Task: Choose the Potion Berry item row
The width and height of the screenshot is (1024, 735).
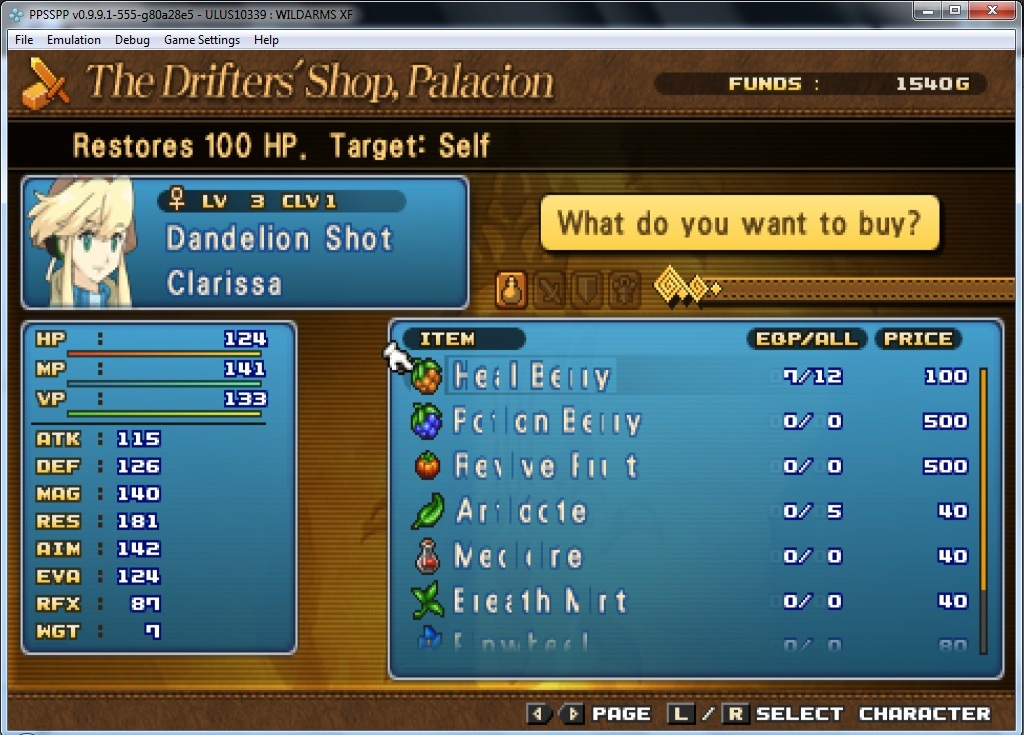Action: [546, 421]
